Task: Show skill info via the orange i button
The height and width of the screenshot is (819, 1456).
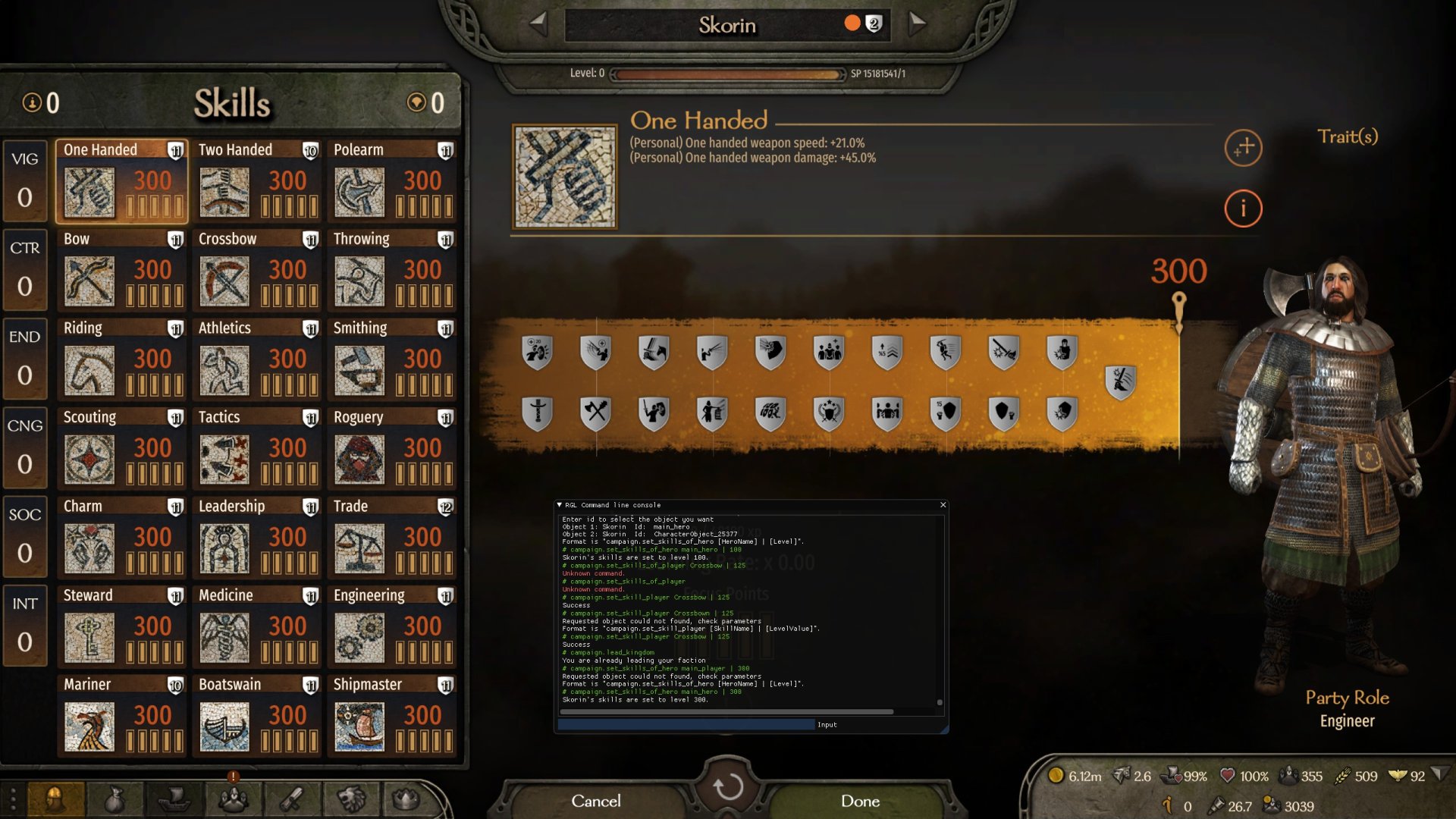Action: click(x=1243, y=209)
